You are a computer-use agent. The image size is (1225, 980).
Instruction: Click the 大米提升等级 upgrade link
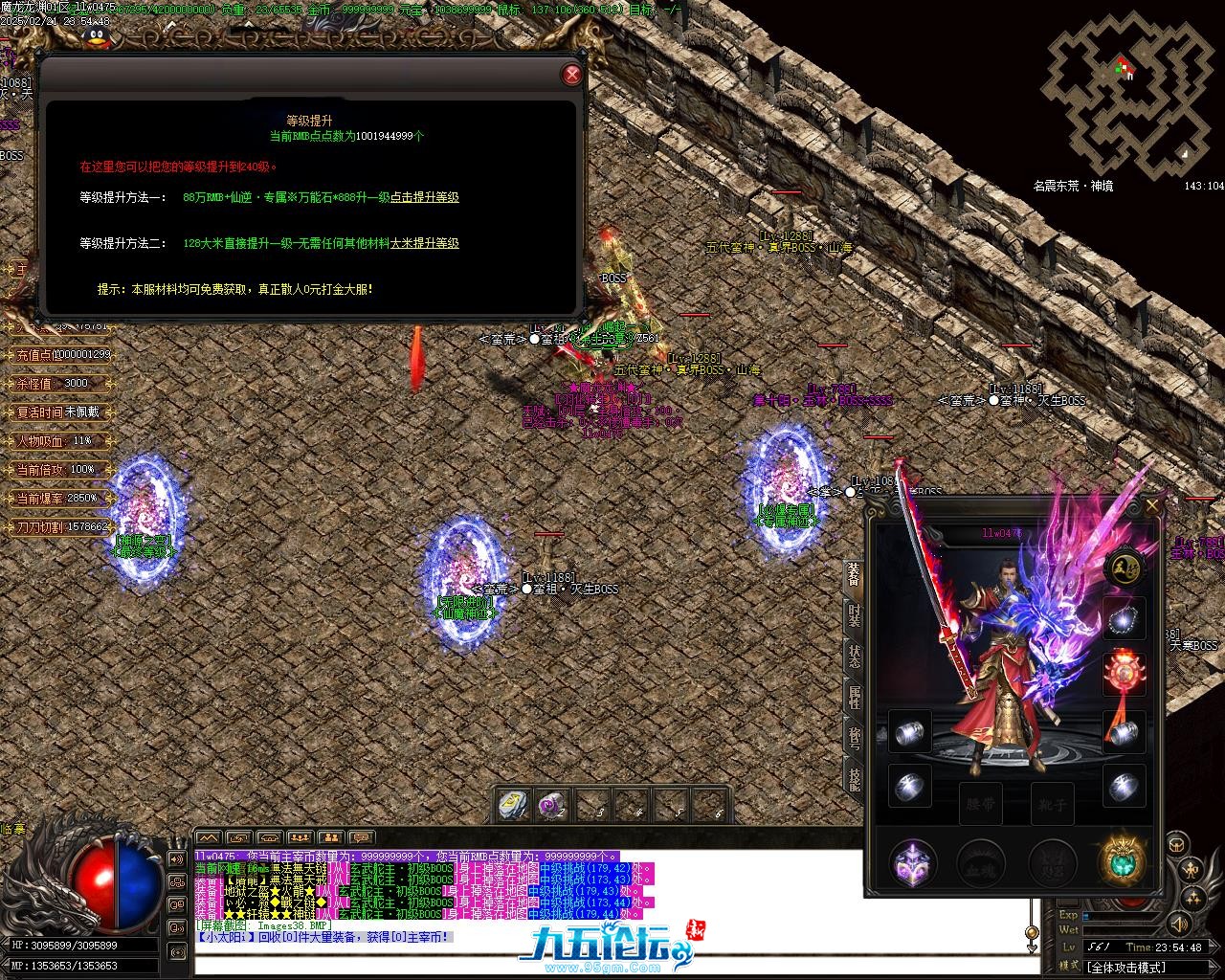424,243
